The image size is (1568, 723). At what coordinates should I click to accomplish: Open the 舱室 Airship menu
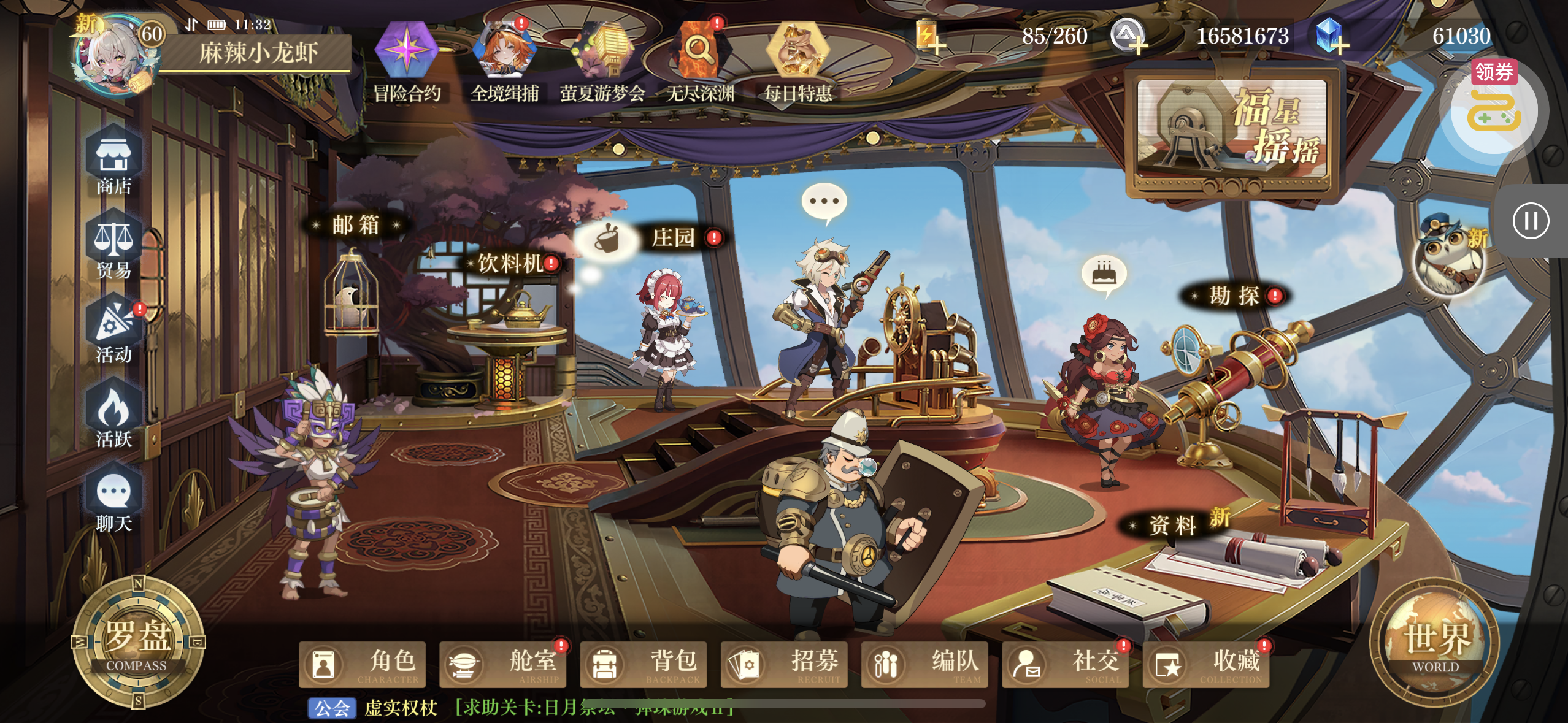tap(502, 664)
